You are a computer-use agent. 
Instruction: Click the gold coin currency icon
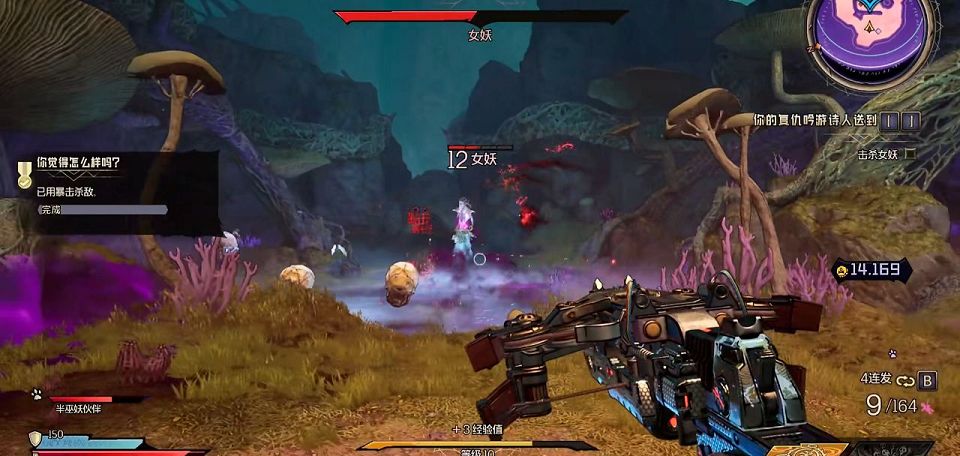[x=840, y=269]
